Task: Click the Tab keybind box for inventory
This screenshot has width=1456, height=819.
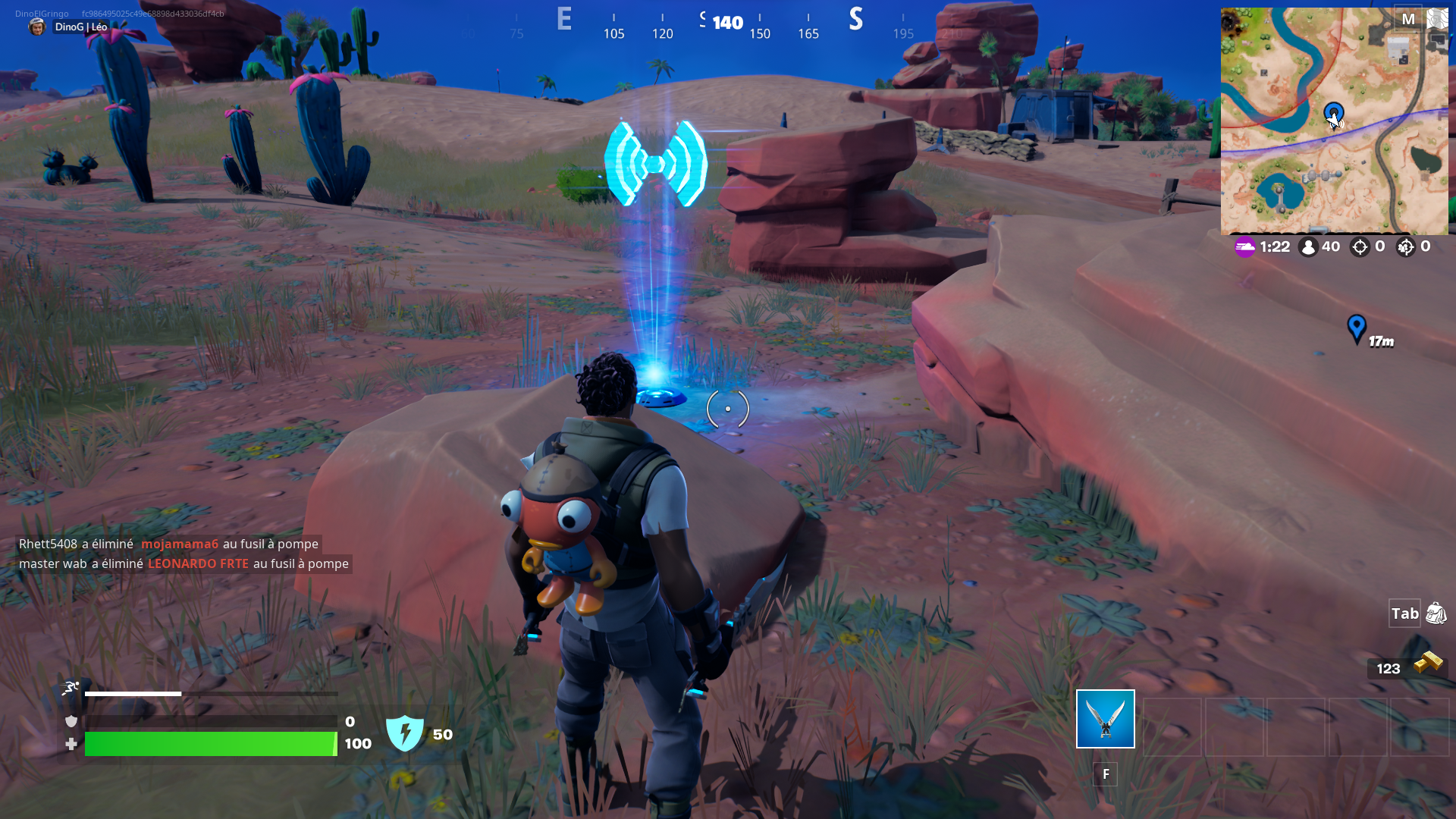Action: pos(1404,613)
